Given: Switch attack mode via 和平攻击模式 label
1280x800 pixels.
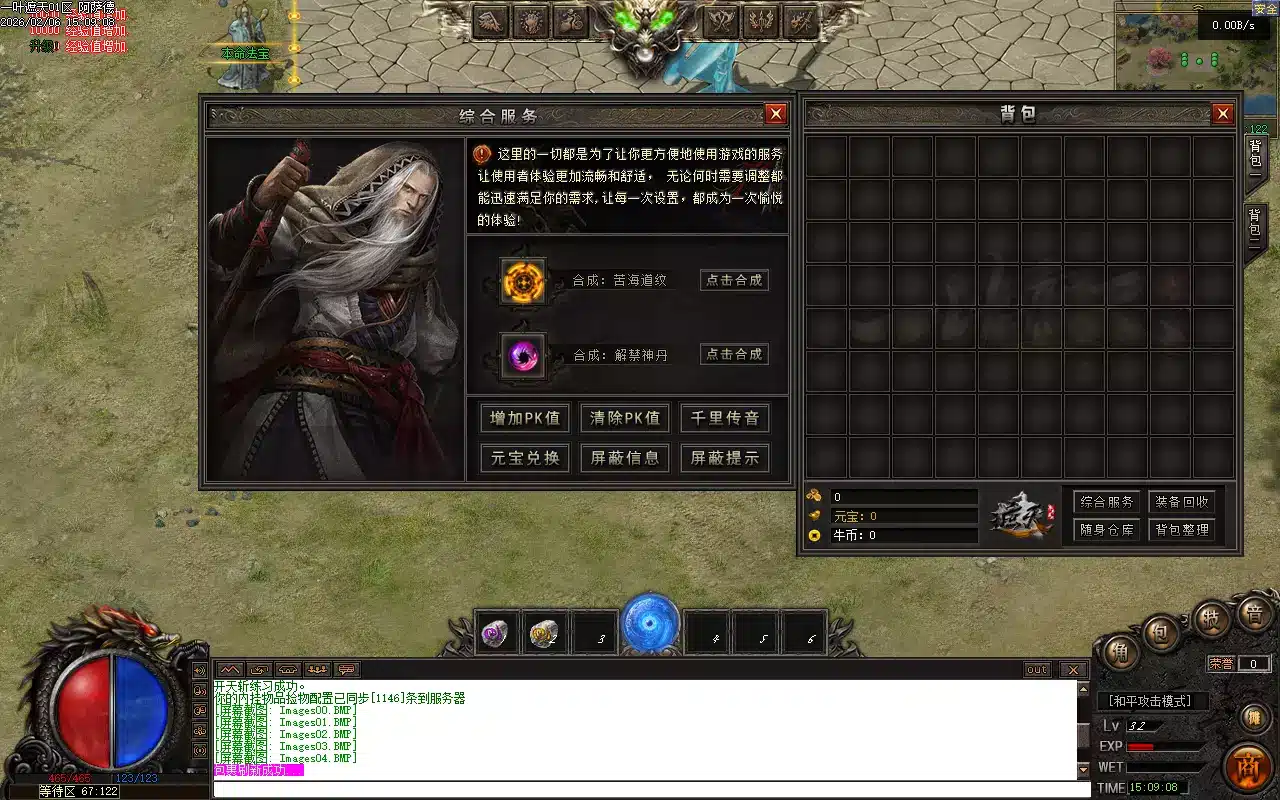Looking at the screenshot, I should pyautogui.click(x=1149, y=700).
